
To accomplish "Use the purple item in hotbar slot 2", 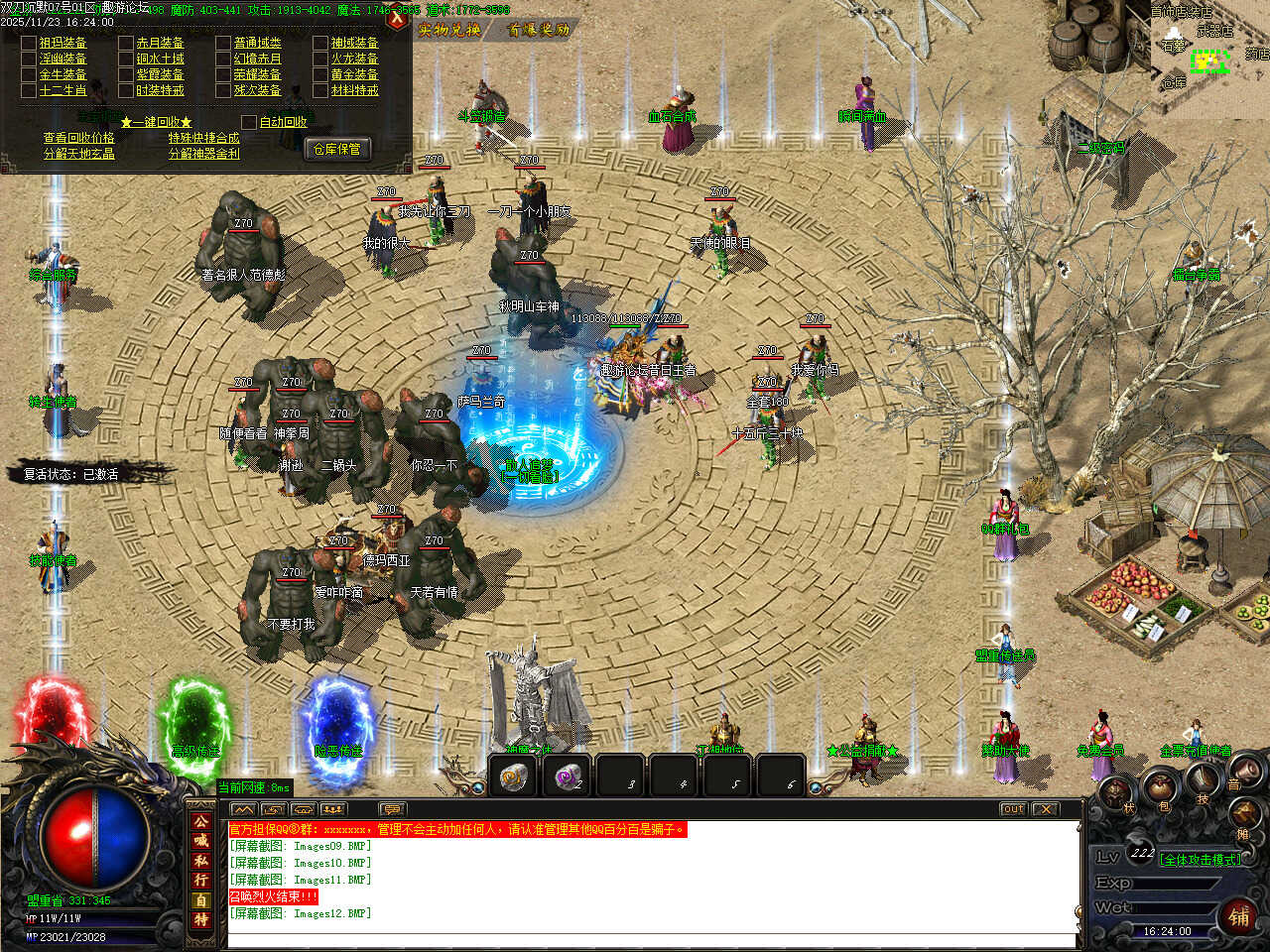I will (568, 776).
